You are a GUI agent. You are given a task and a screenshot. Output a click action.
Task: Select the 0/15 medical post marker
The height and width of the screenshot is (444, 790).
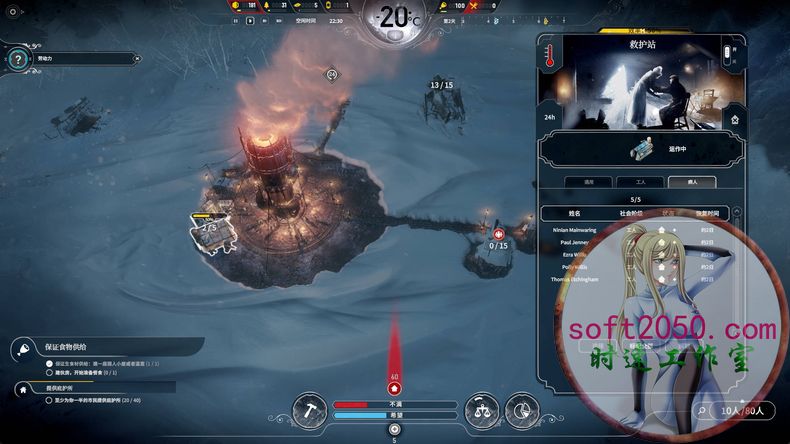pyautogui.click(x=497, y=236)
